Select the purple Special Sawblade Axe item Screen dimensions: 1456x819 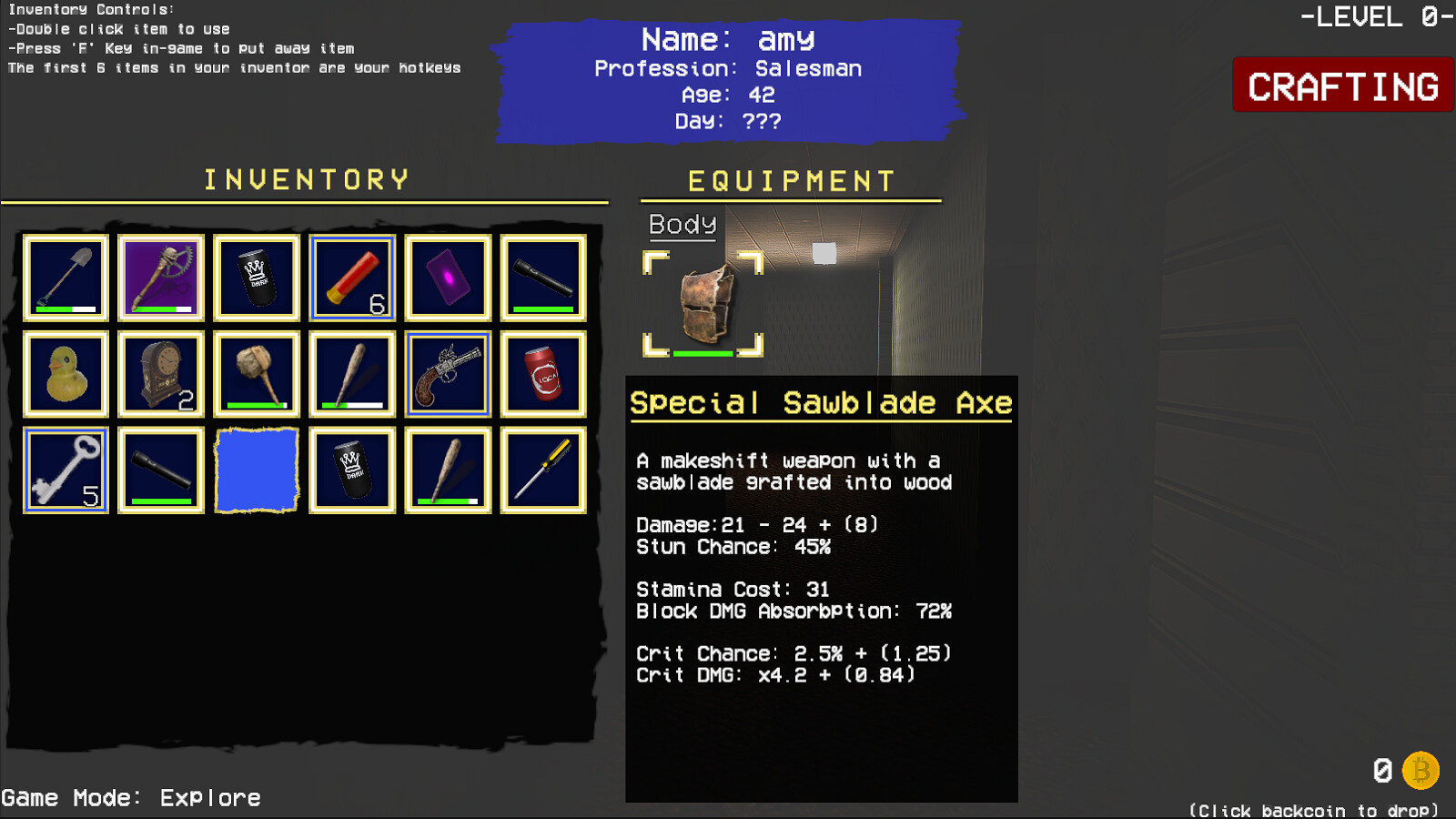pos(161,278)
